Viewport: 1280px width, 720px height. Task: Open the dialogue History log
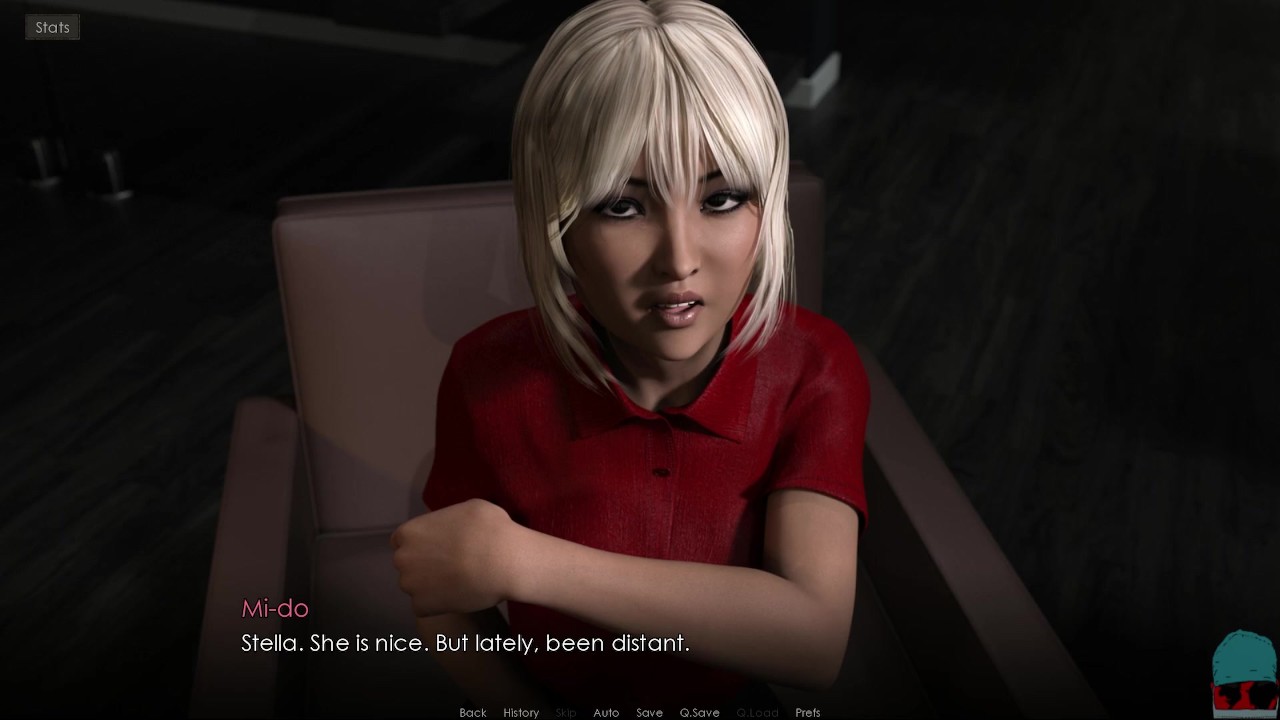(x=521, y=712)
